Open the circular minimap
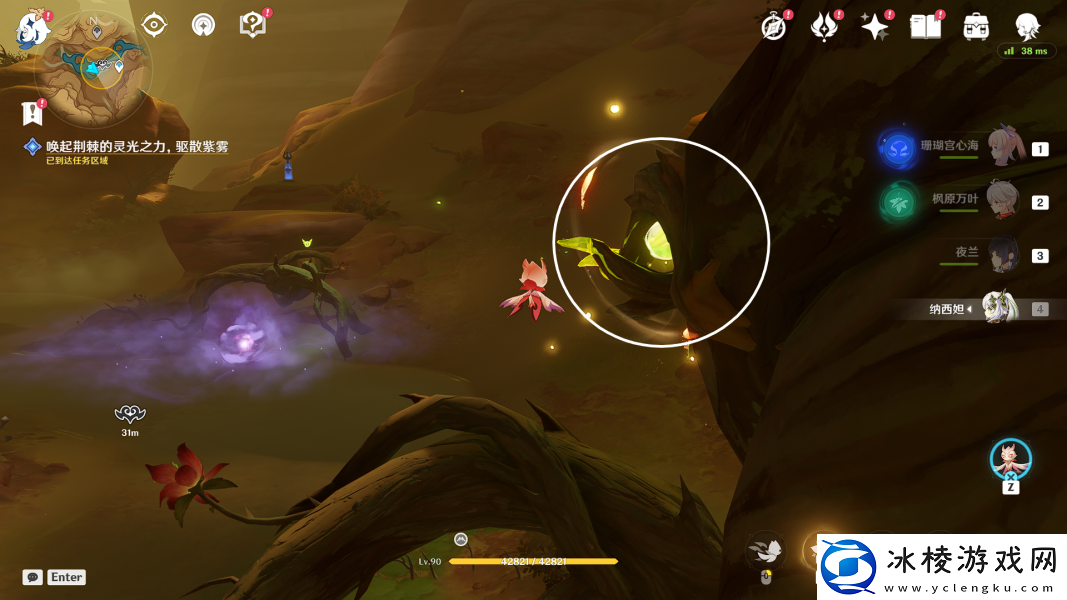This screenshot has width=1067, height=600. 93,70
